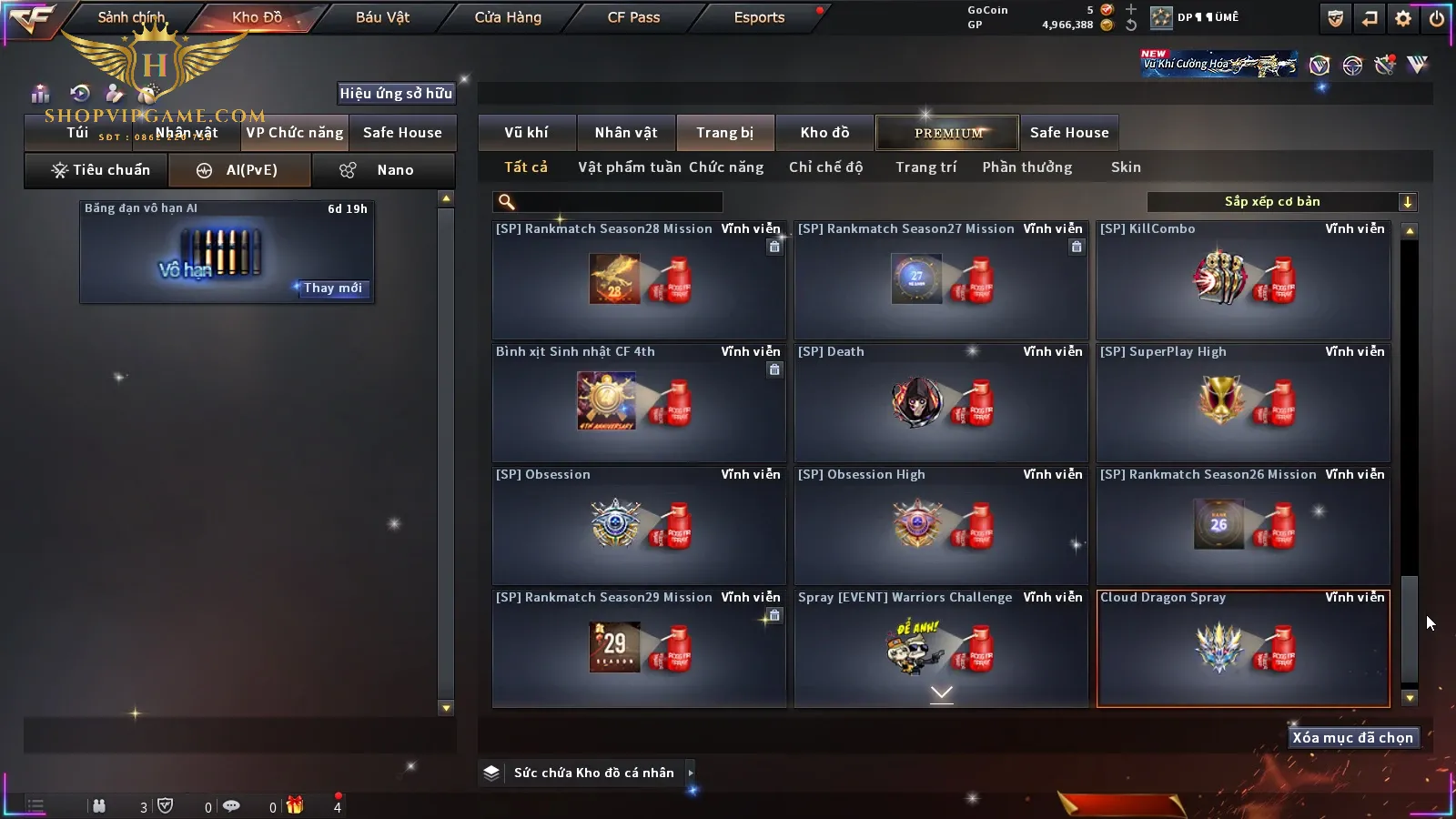
Task: Switch to the Nano bag mode
Action: (383, 170)
